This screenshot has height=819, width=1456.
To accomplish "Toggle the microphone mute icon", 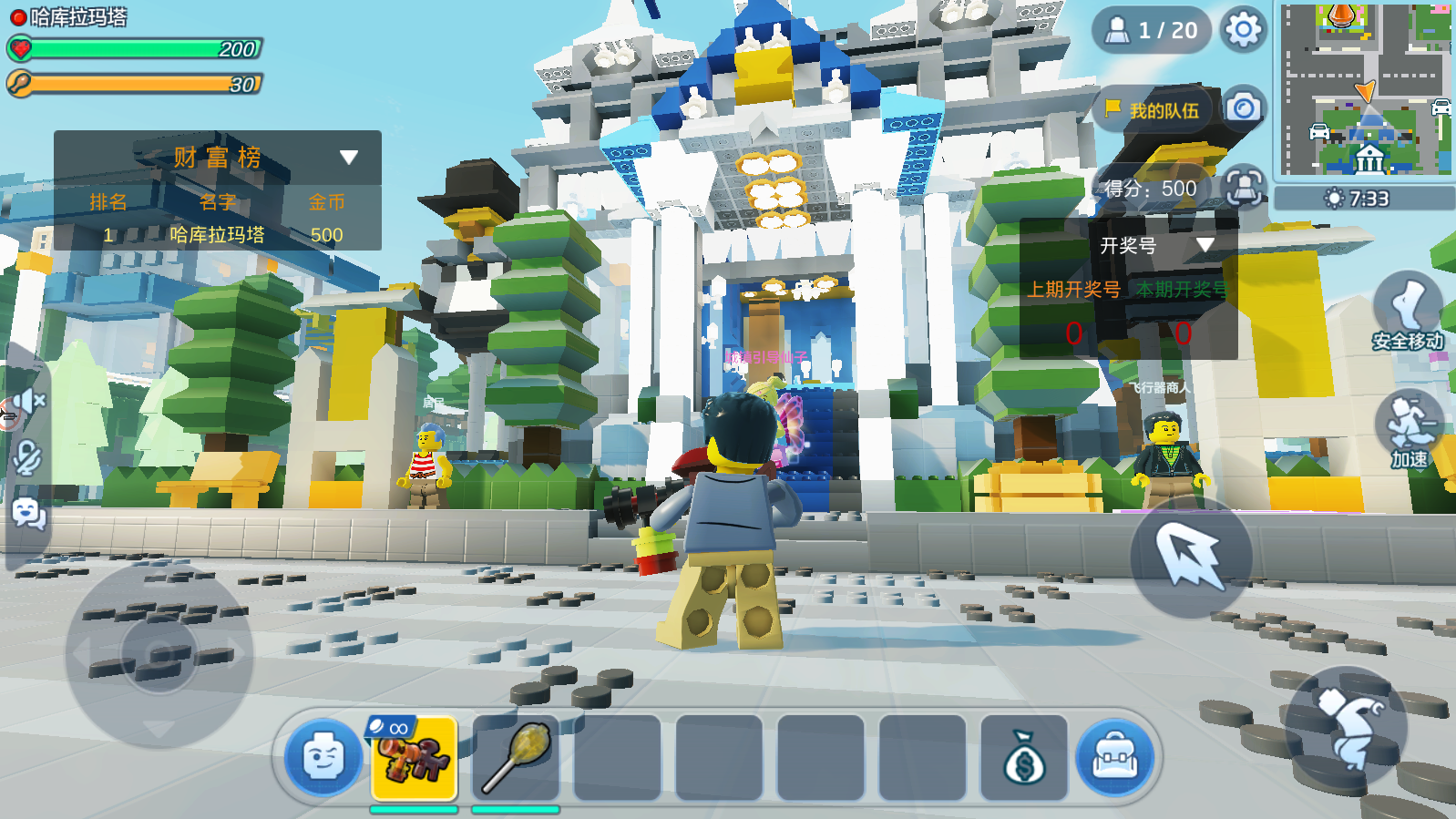I will (27, 457).
